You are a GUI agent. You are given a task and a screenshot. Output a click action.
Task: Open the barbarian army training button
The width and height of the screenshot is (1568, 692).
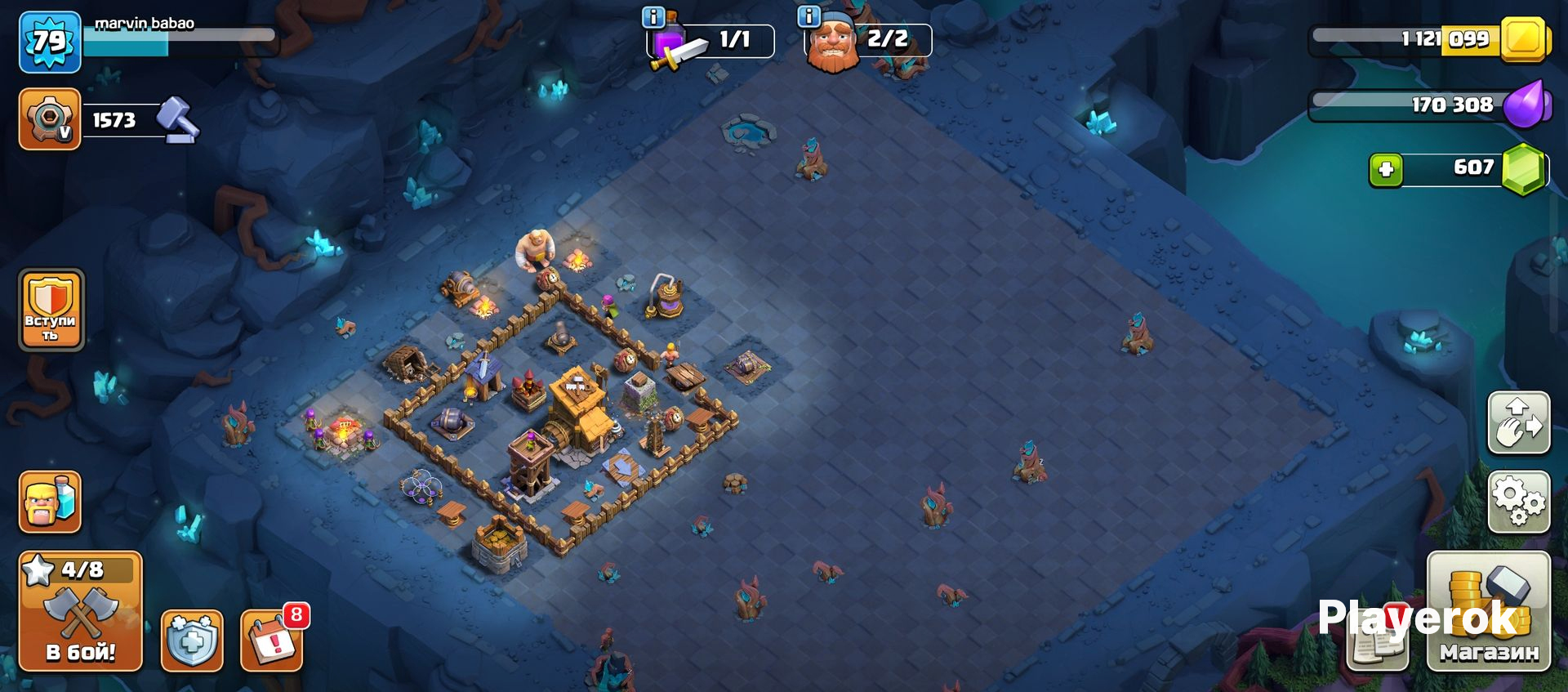pos(50,501)
